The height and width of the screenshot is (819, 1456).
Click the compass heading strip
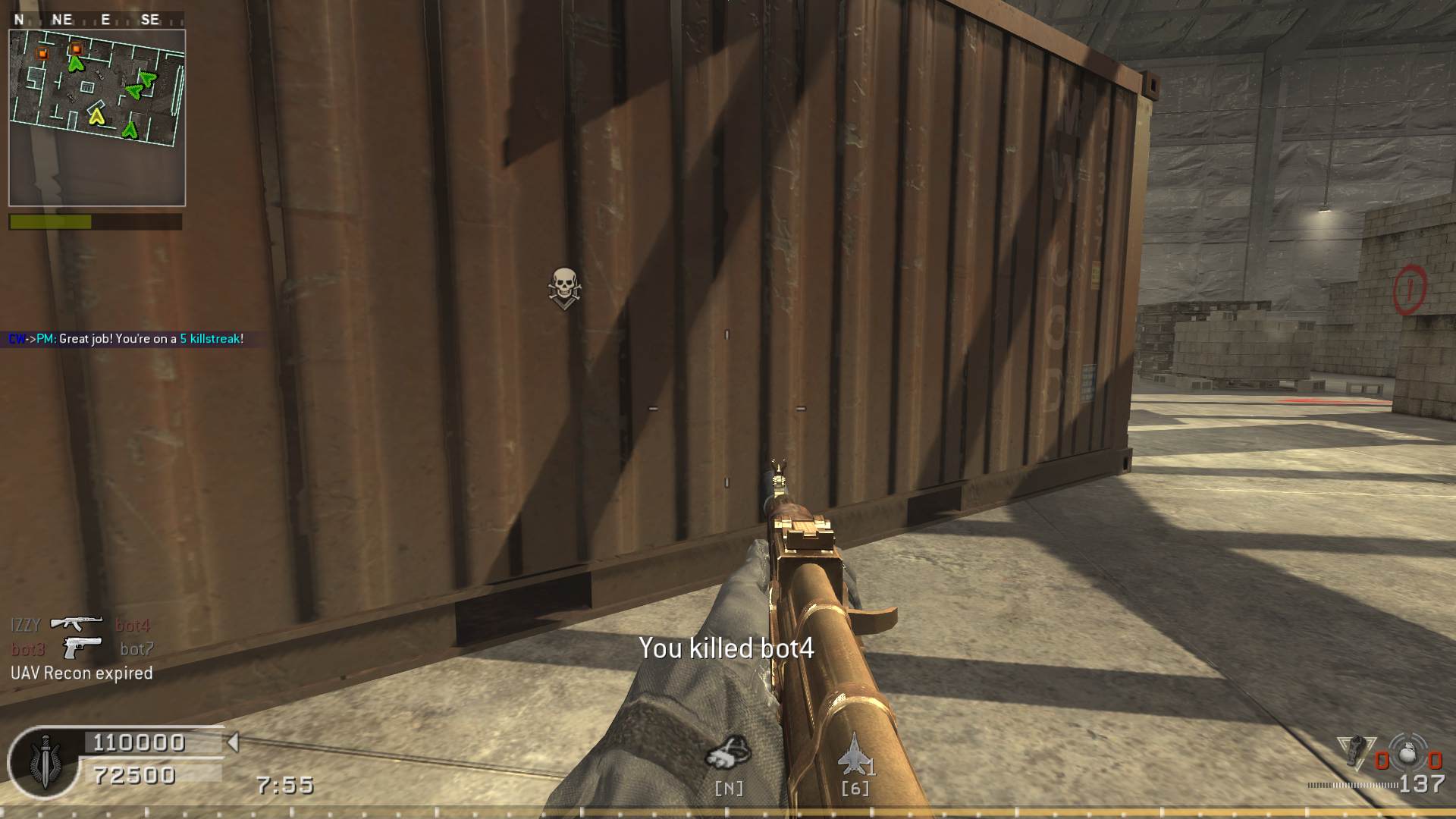(x=96, y=20)
